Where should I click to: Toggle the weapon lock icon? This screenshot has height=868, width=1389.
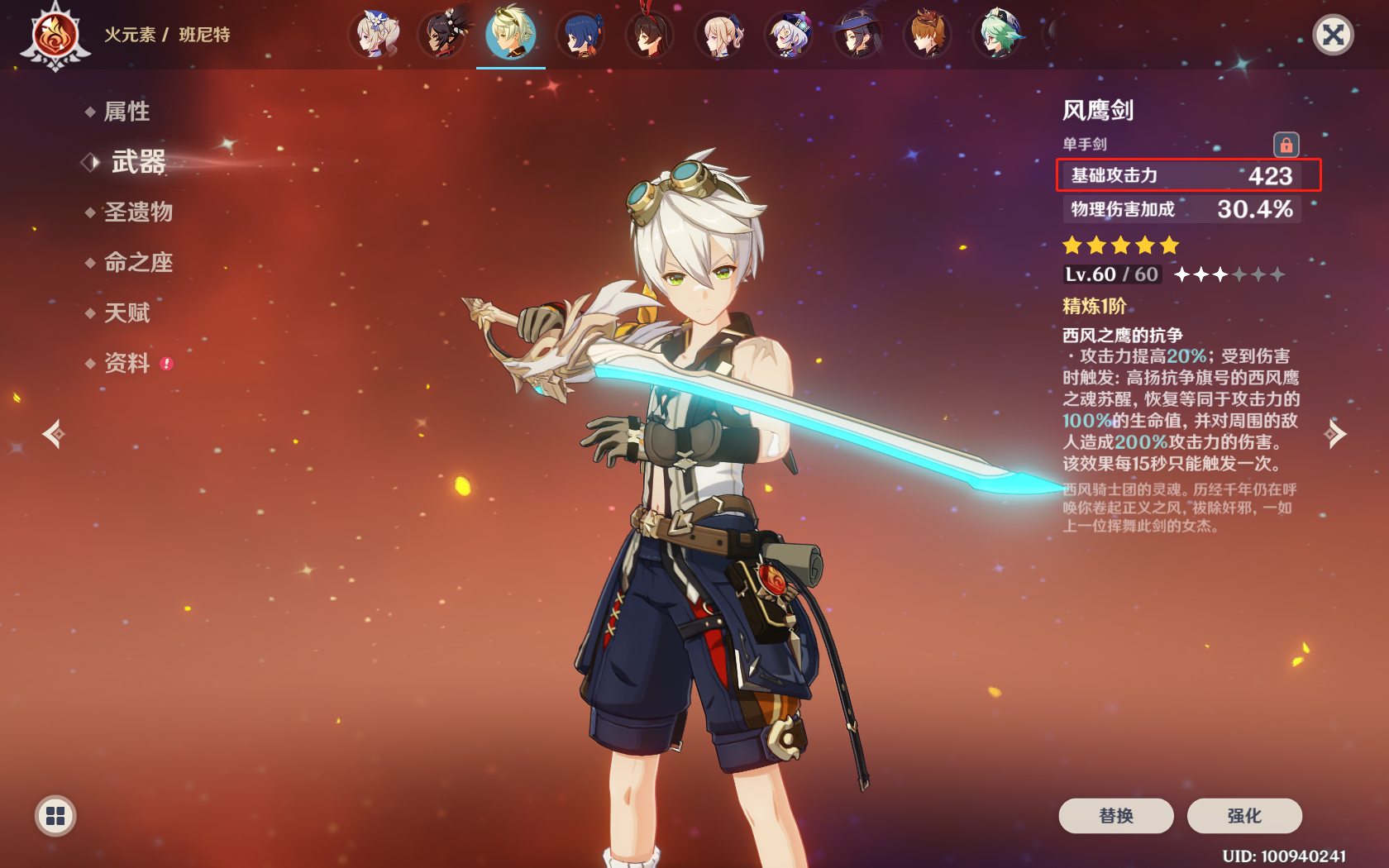point(1286,145)
